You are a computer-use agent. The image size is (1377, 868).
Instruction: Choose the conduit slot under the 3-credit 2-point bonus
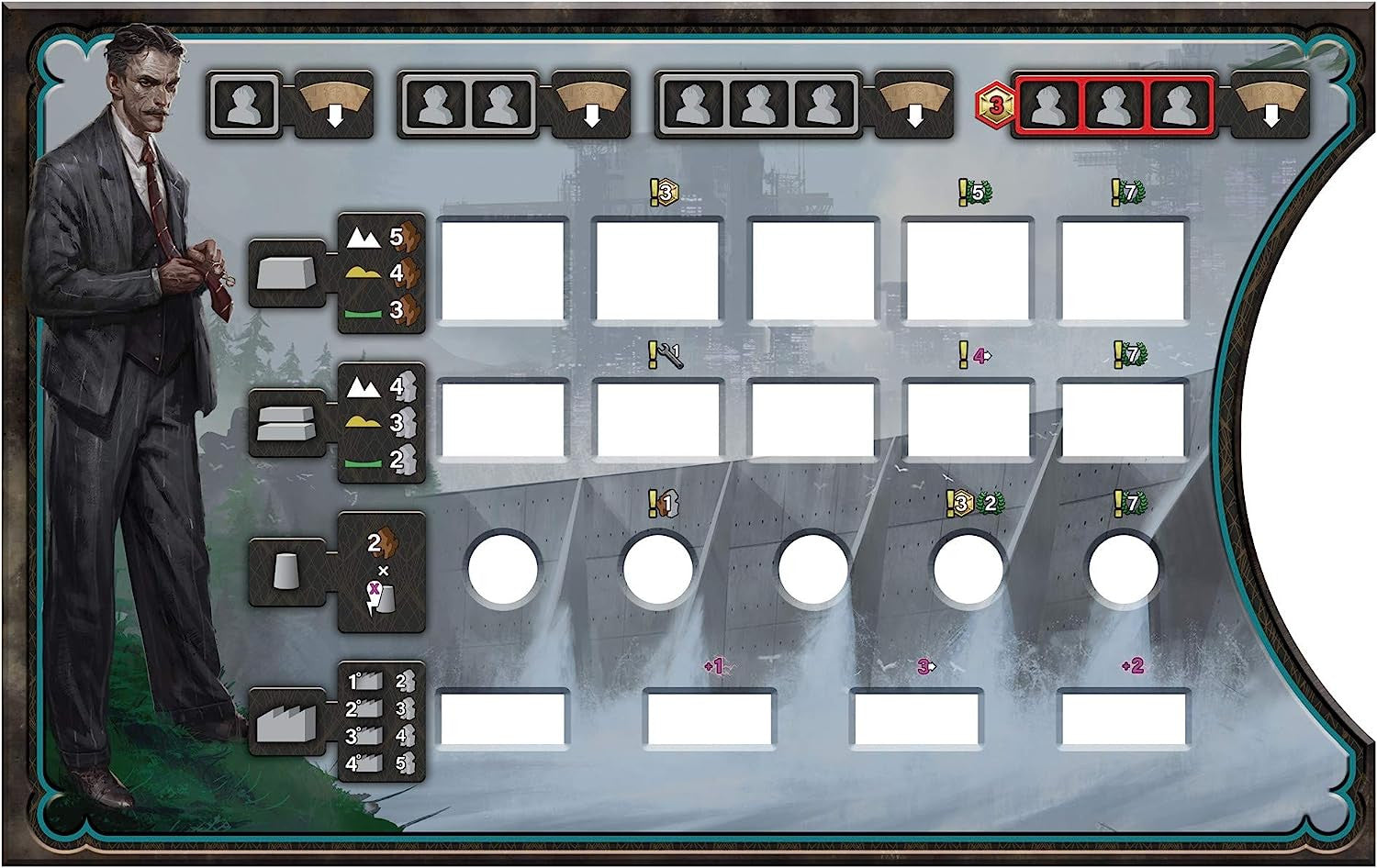tap(968, 570)
